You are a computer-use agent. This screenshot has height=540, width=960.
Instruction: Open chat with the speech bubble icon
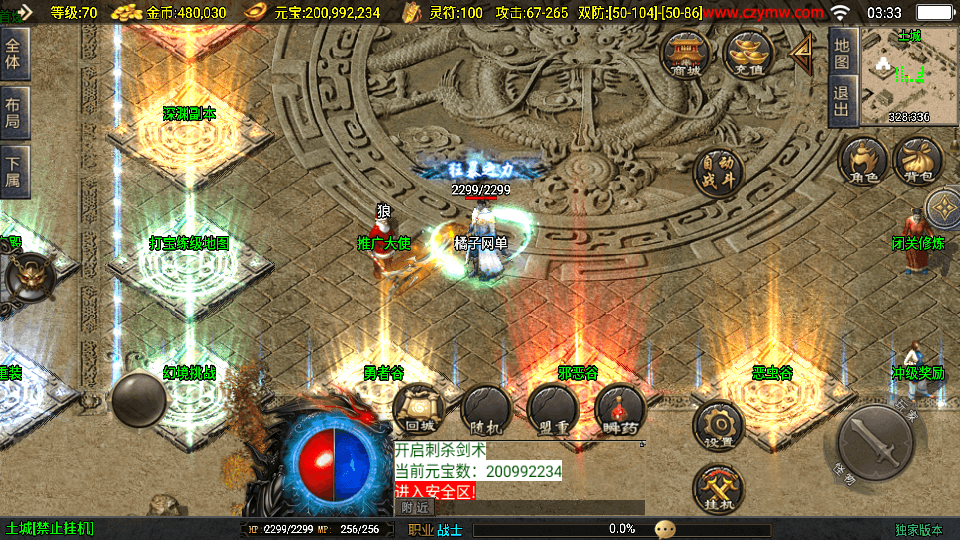[x=666, y=528]
